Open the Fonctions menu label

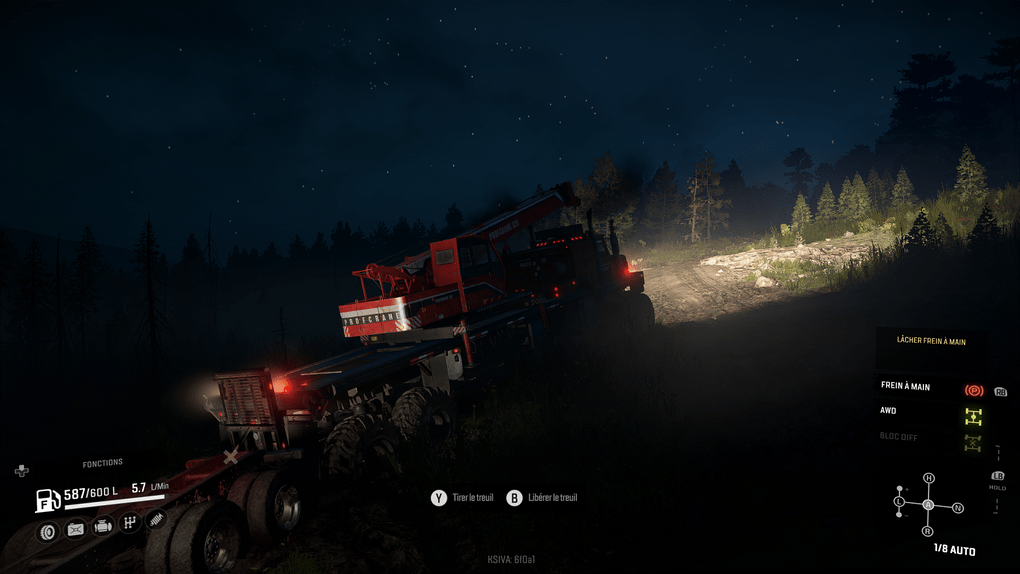click(x=102, y=463)
